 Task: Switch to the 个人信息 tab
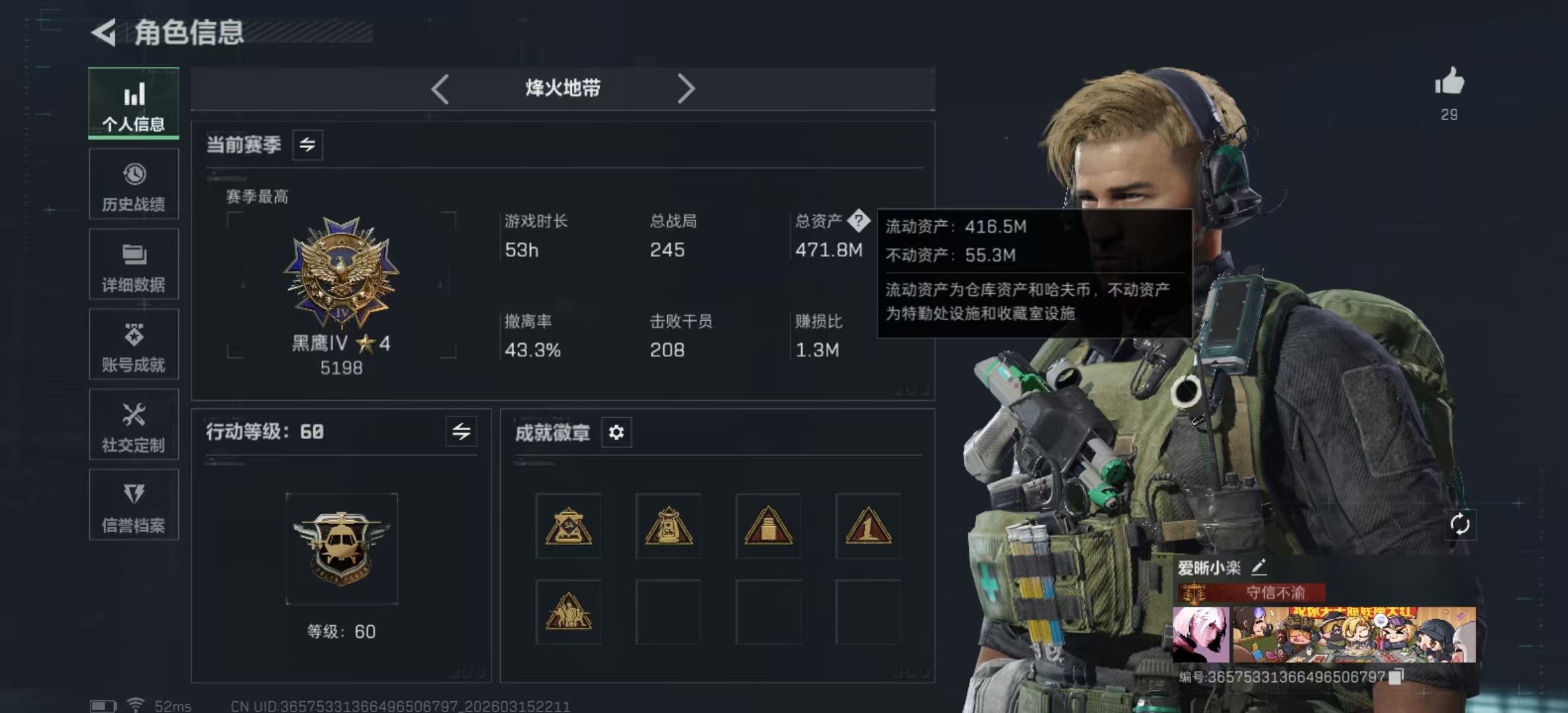click(x=134, y=103)
